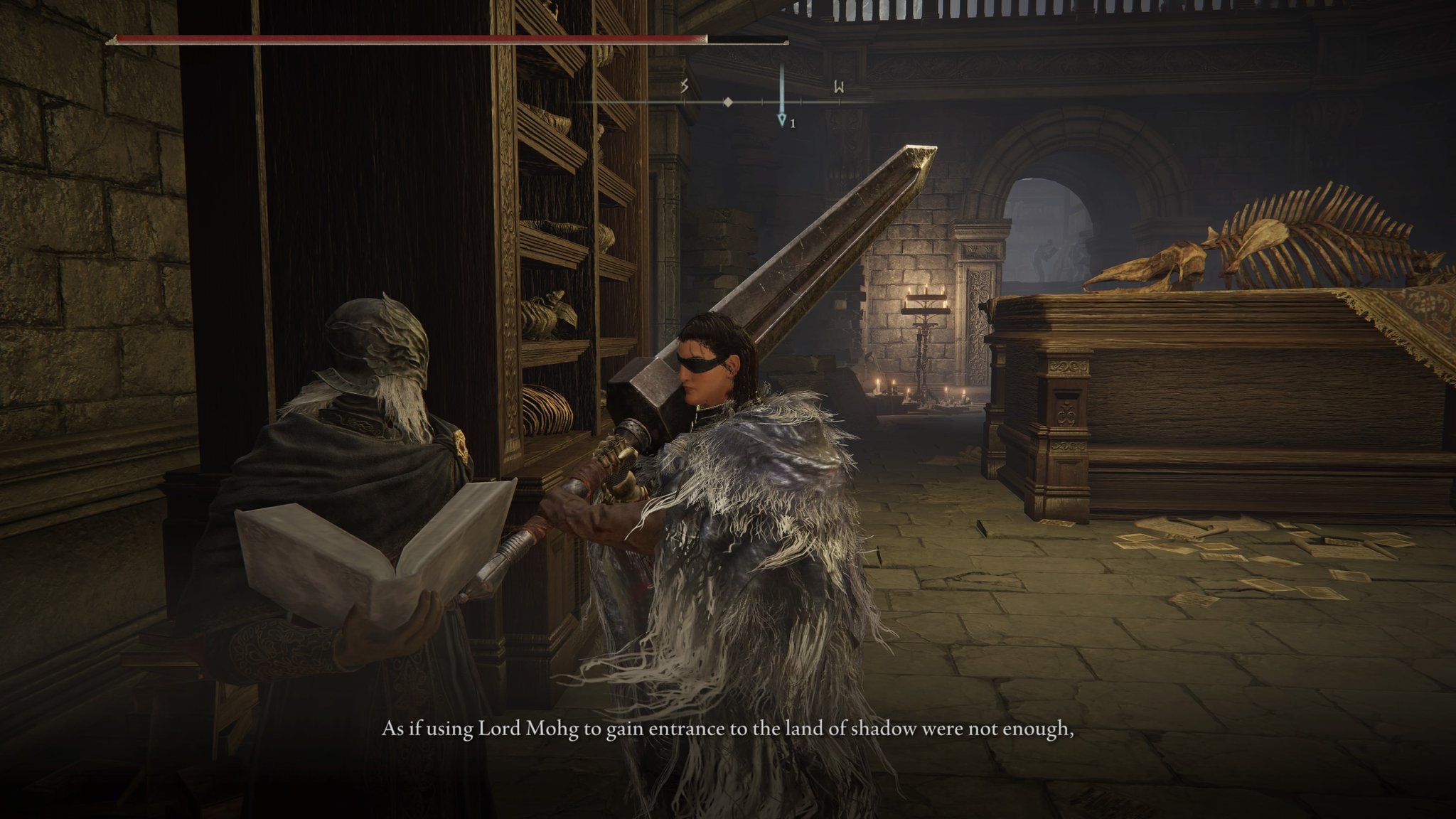
Task: Click the blue beacon marker on the compass
Action: [x=782, y=118]
